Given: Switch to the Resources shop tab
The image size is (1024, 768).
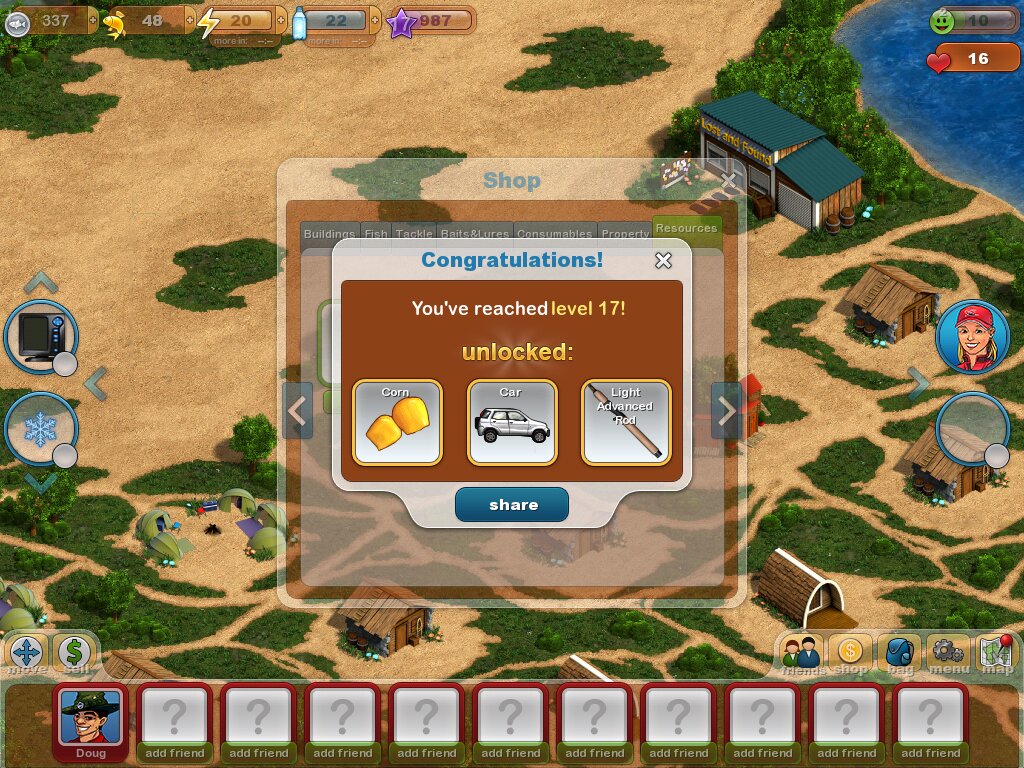Looking at the screenshot, I should (x=686, y=229).
